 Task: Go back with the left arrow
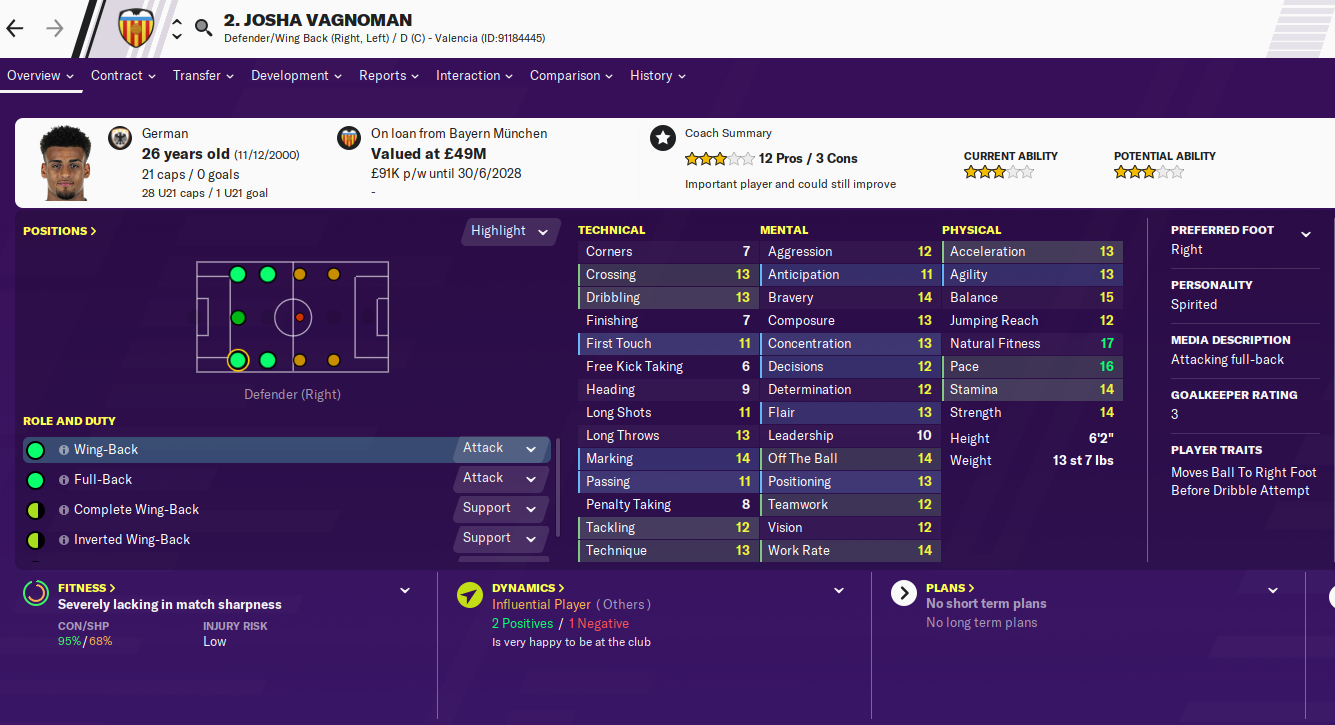click(x=15, y=28)
